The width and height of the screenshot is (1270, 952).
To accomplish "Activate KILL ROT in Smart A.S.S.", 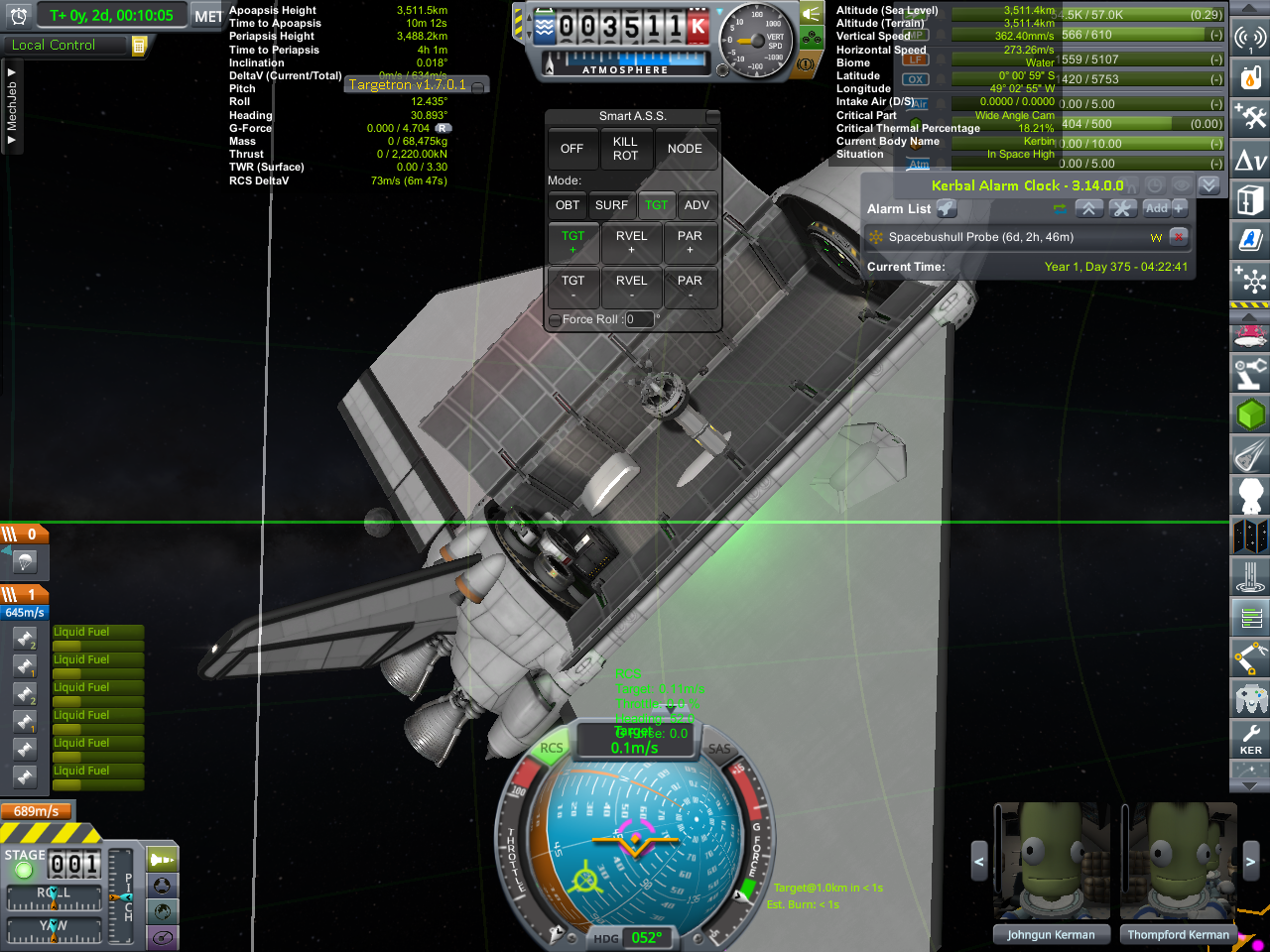I will pos(625,149).
